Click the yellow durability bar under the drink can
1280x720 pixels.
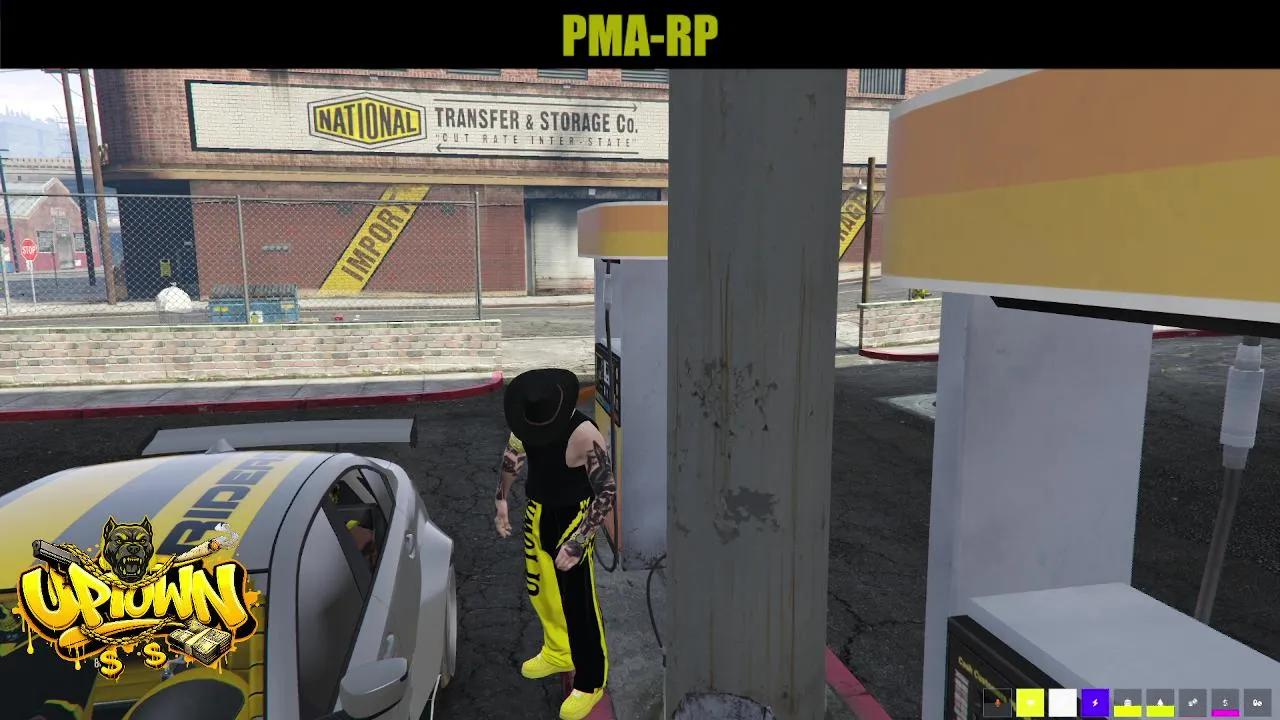tap(1128, 712)
